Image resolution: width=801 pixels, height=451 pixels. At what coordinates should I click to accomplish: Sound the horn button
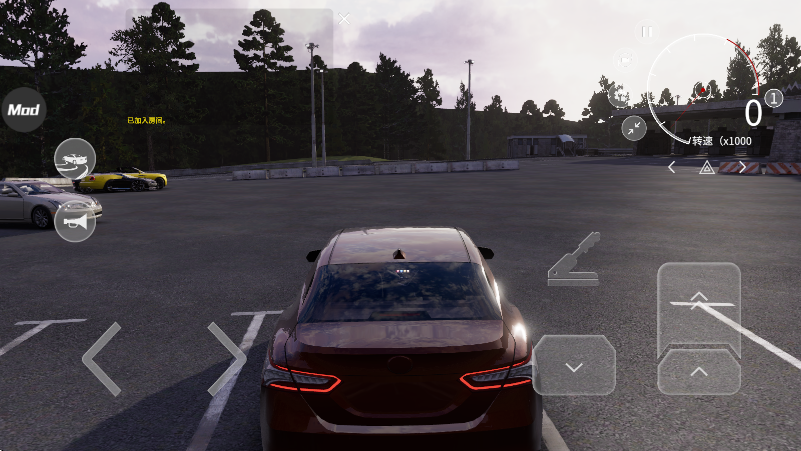[75, 221]
